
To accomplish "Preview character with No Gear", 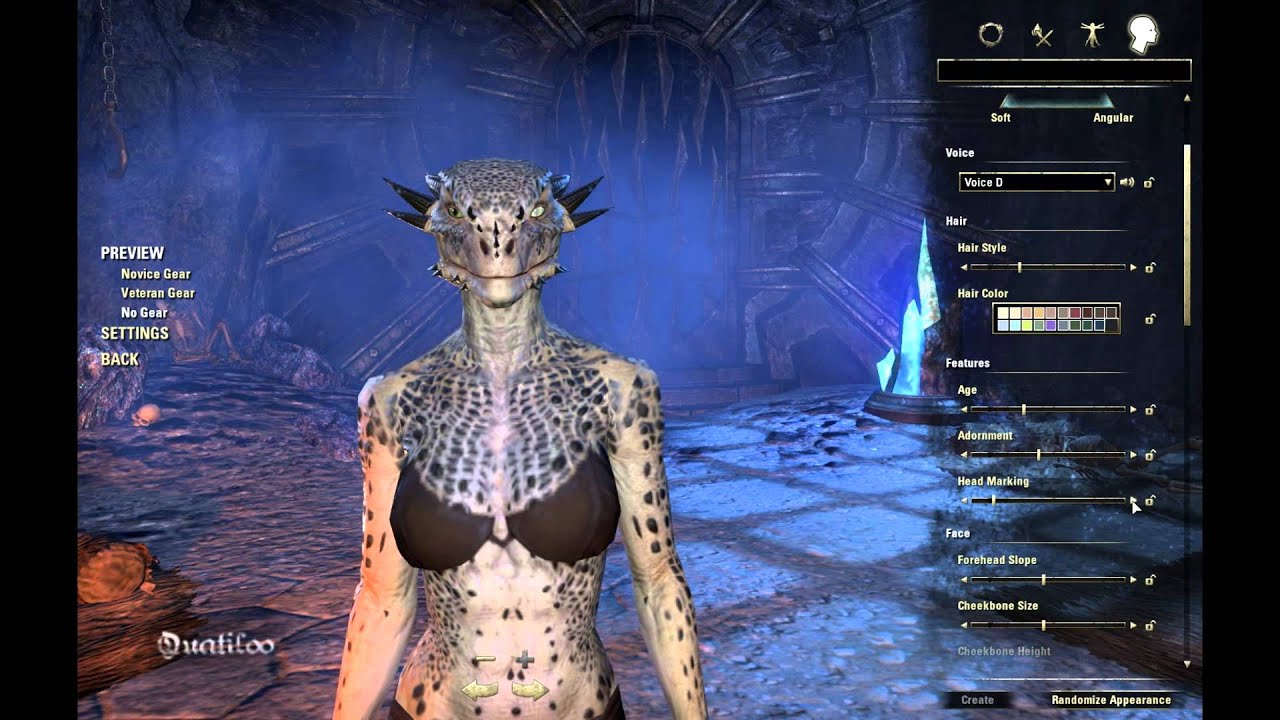I will pyautogui.click(x=144, y=313).
